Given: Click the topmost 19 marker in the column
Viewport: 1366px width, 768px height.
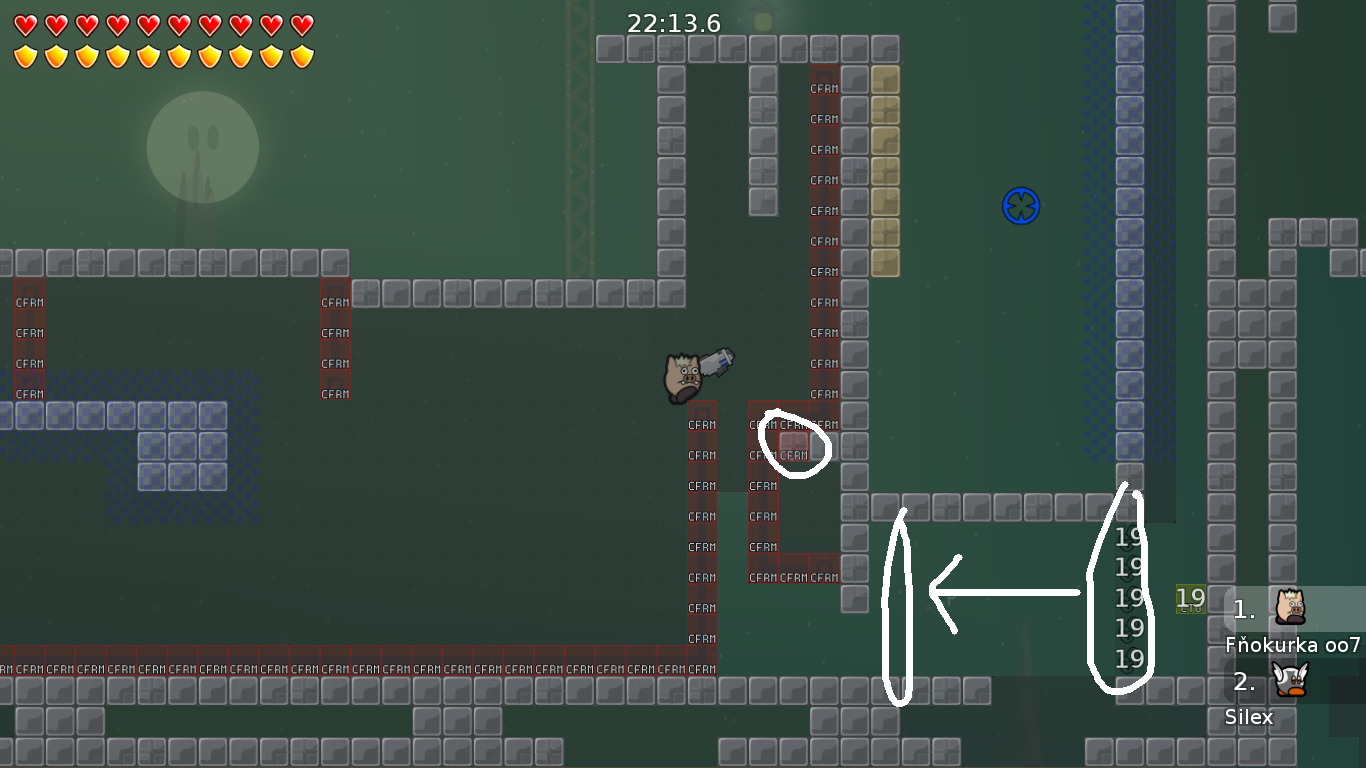Looking at the screenshot, I should coord(1129,536).
